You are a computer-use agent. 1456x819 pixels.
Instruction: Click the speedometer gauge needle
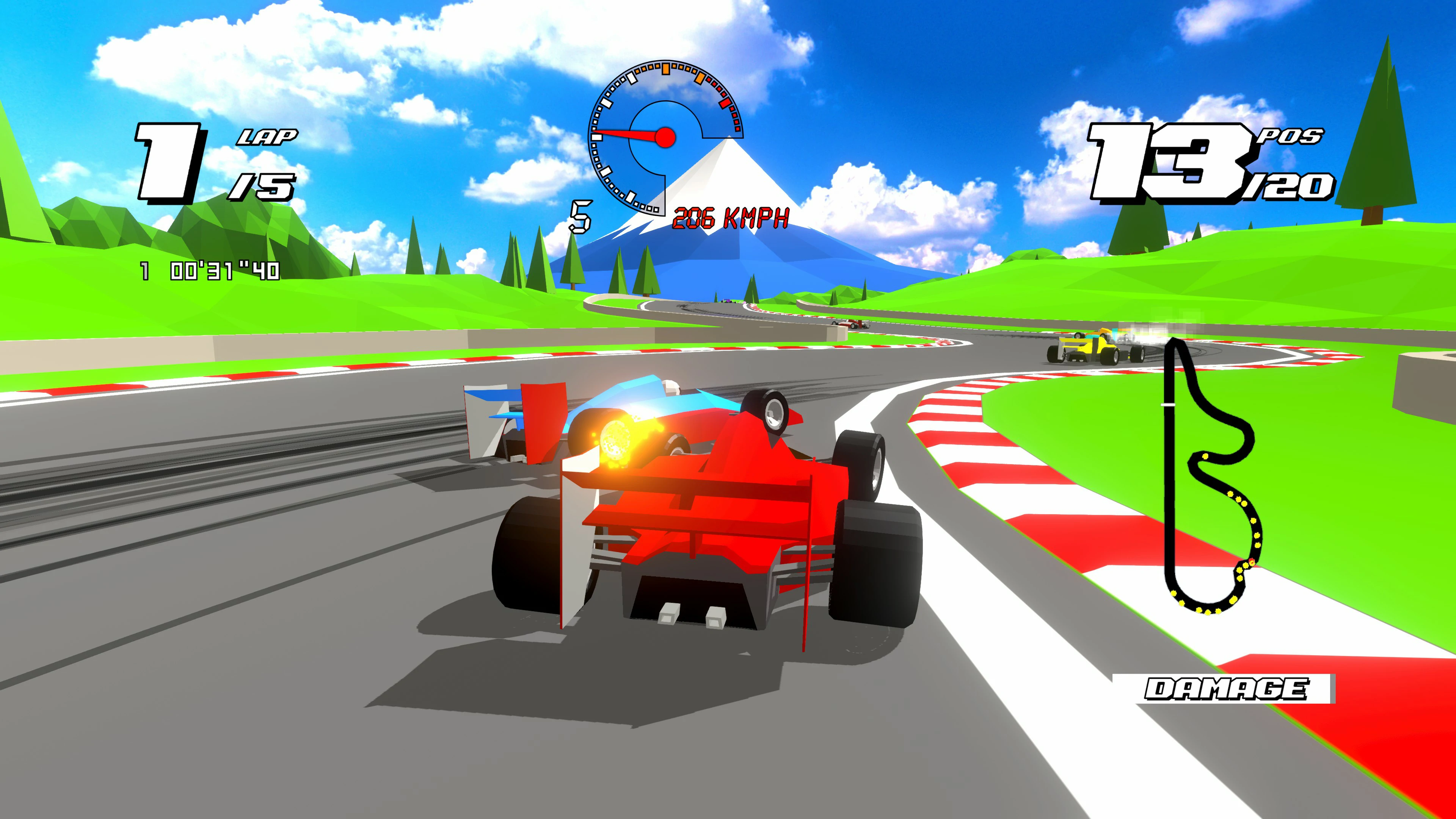coord(628,135)
